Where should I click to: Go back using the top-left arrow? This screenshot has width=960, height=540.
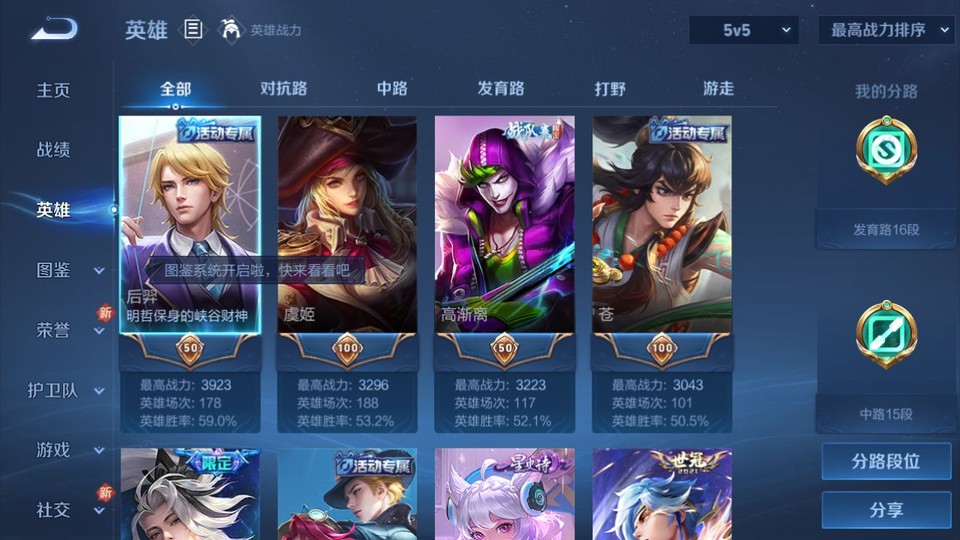tap(53, 29)
